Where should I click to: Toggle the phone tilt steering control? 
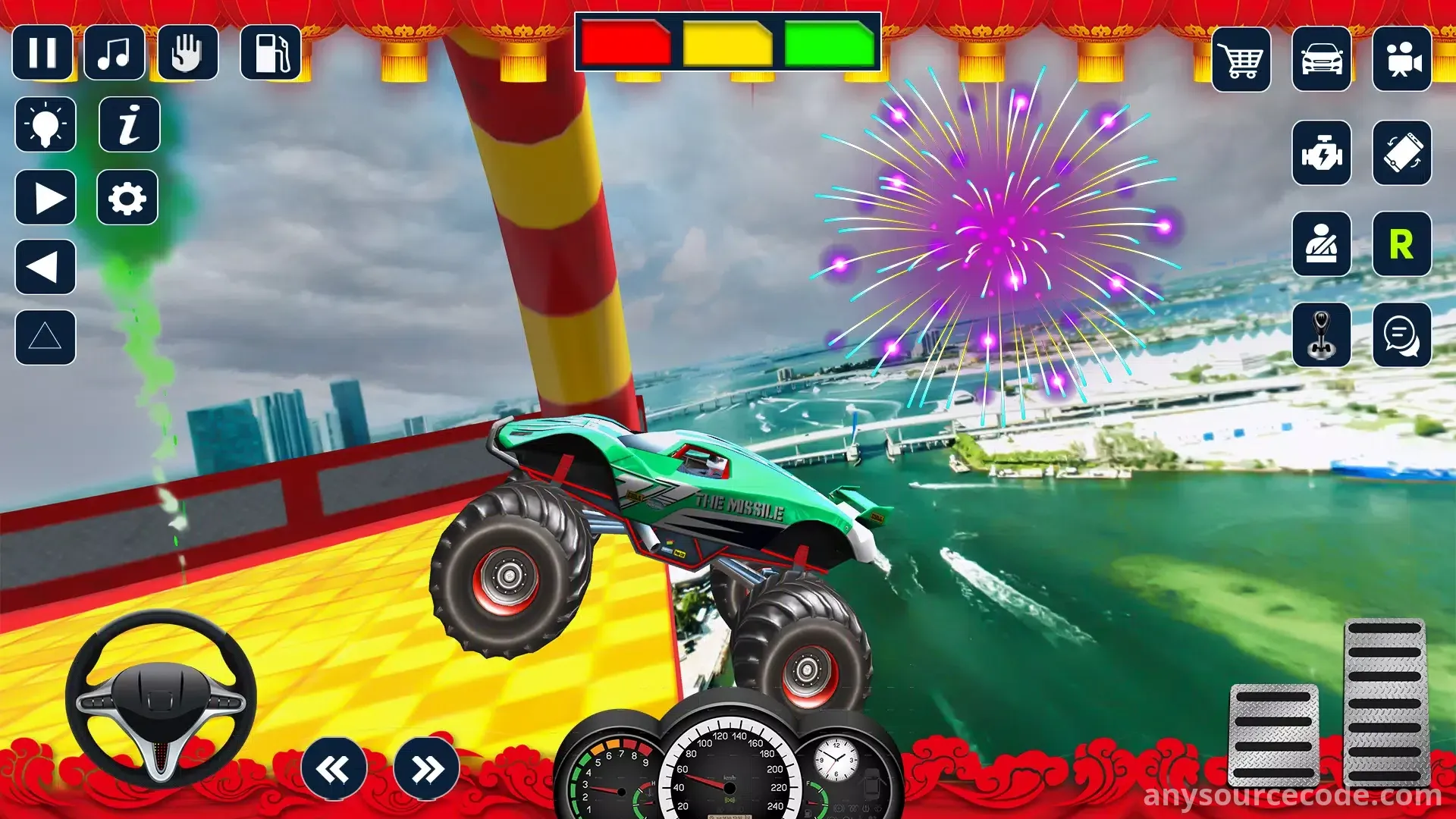pyautogui.click(x=1402, y=153)
